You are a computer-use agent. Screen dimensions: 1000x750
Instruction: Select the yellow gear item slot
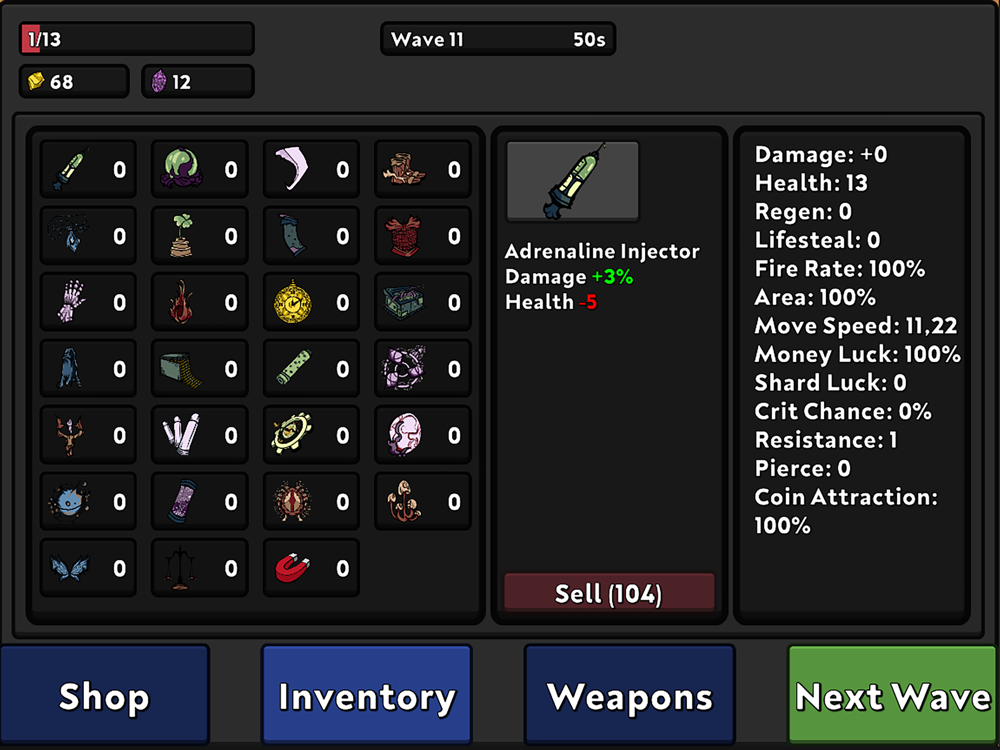(x=311, y=435)
